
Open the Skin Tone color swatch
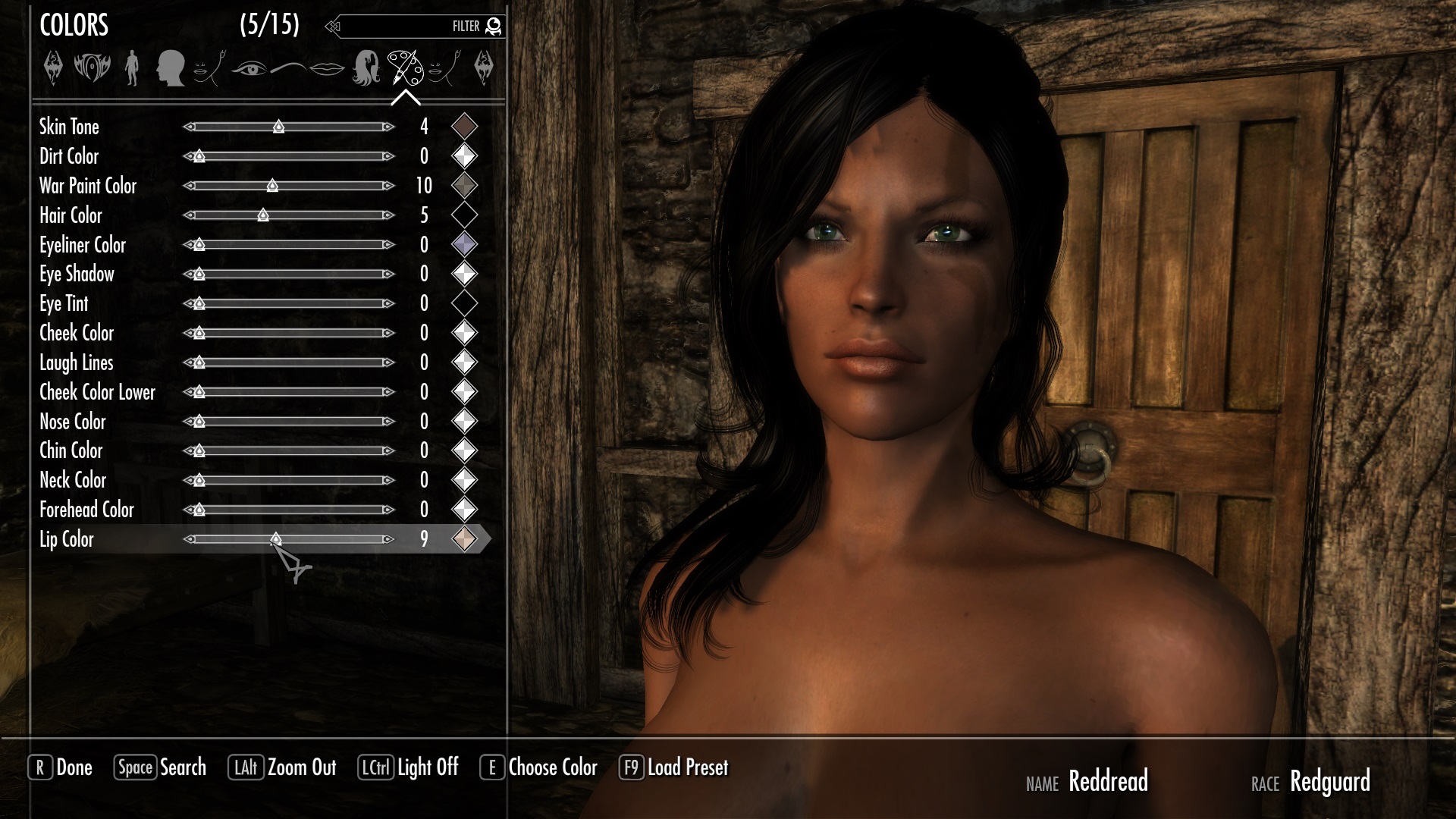pos(464,127)
